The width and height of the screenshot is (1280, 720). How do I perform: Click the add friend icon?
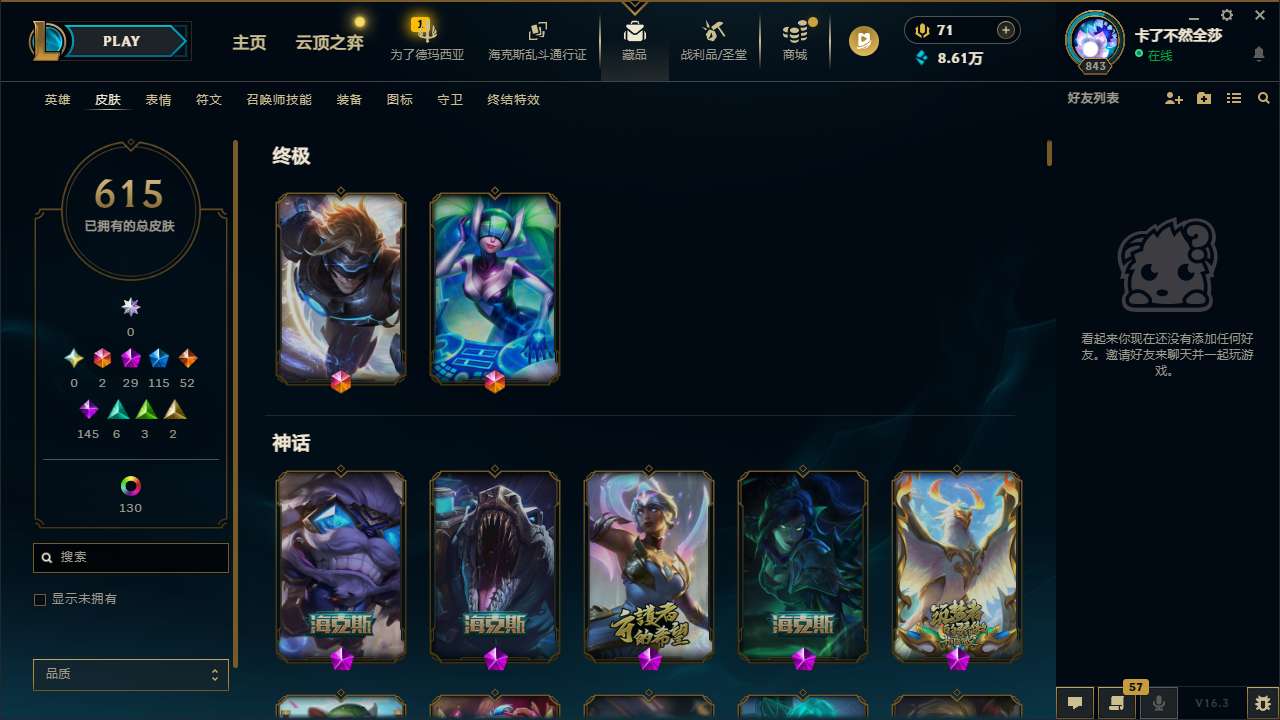(x=1173, y=98)
